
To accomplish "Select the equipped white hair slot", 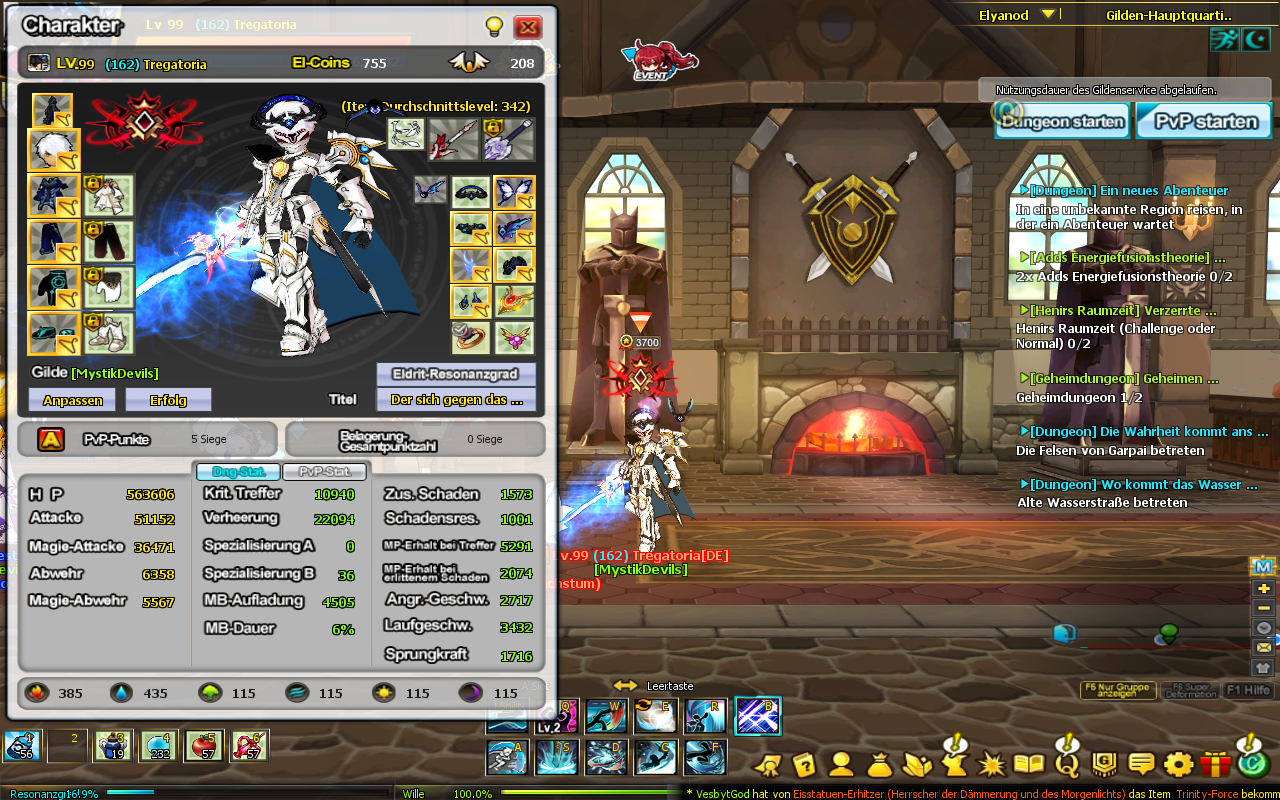I will point(53,151).
